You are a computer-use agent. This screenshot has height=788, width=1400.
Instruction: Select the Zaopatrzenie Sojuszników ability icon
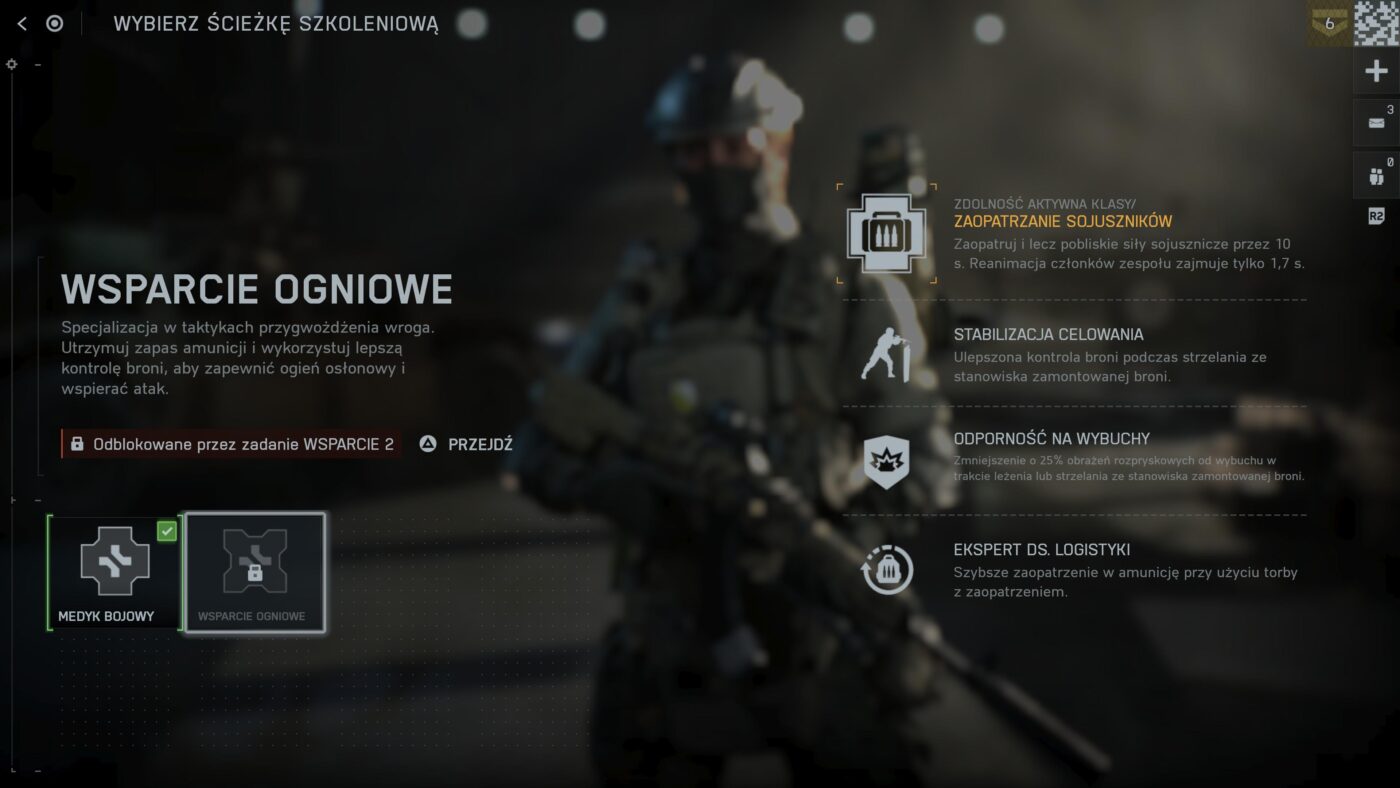[886, 233]
